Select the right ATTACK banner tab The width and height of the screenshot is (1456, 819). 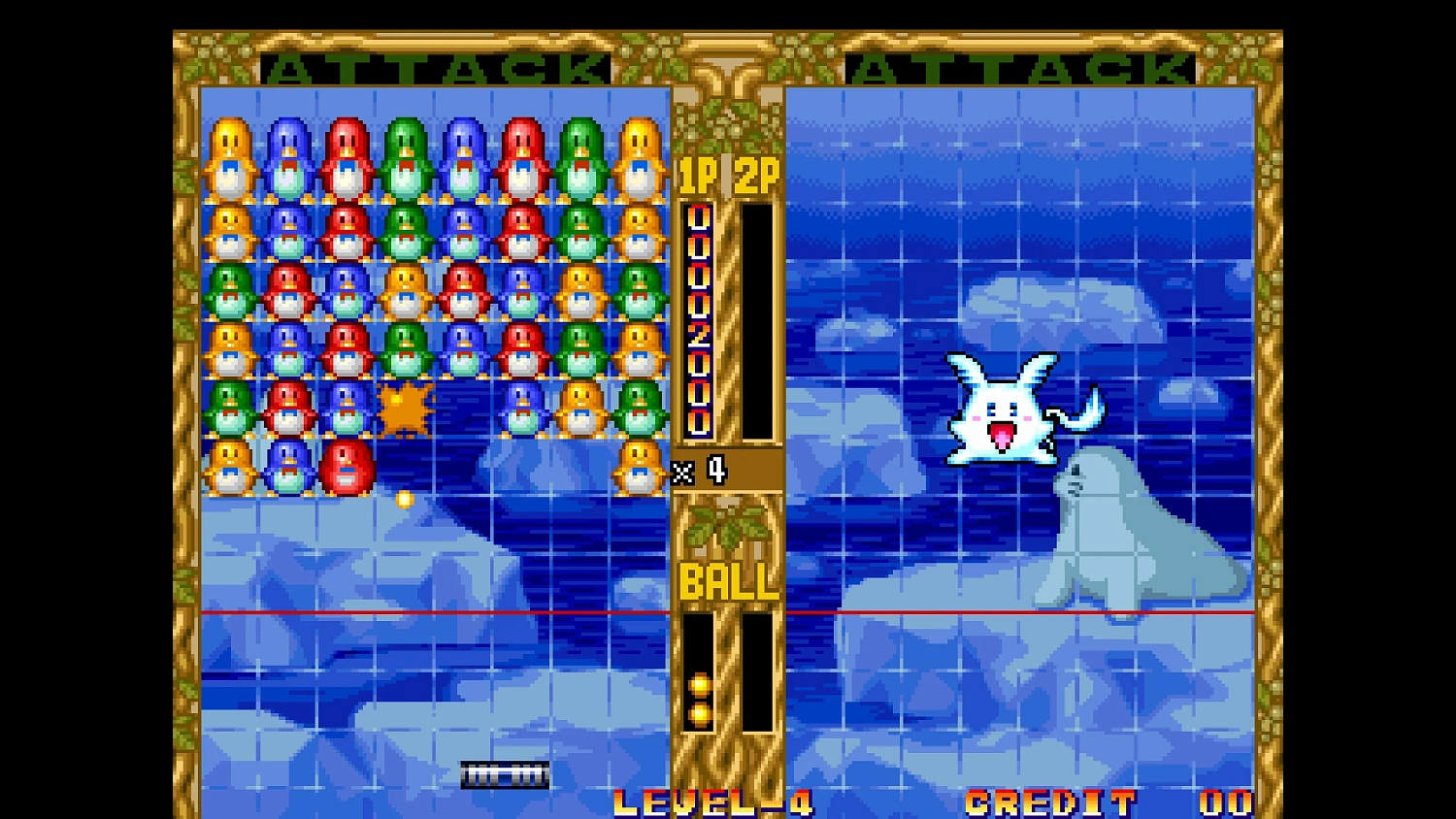point(1025,68)
